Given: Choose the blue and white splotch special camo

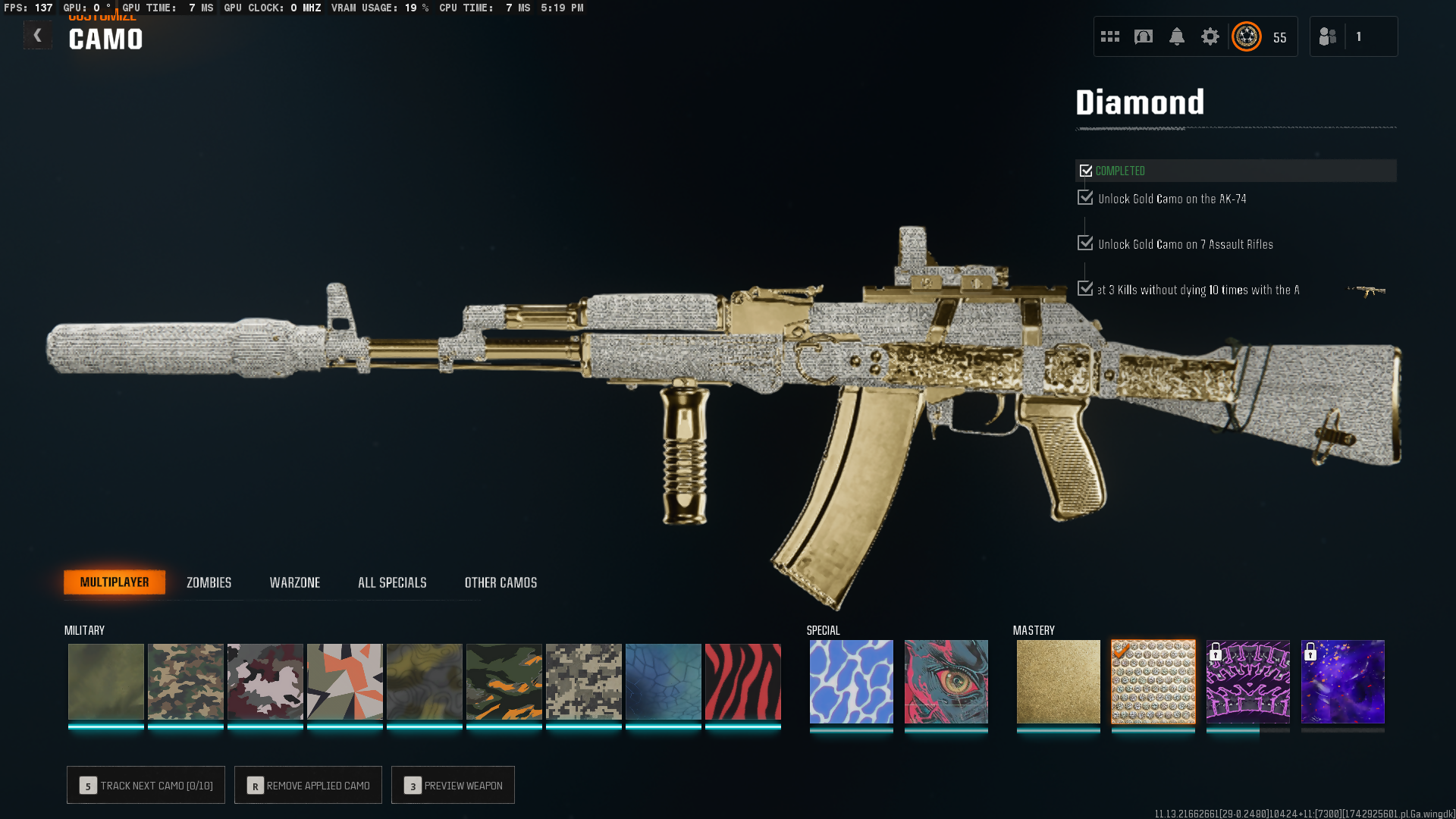Looking at the screenshot, I should [x=851, y=682].
